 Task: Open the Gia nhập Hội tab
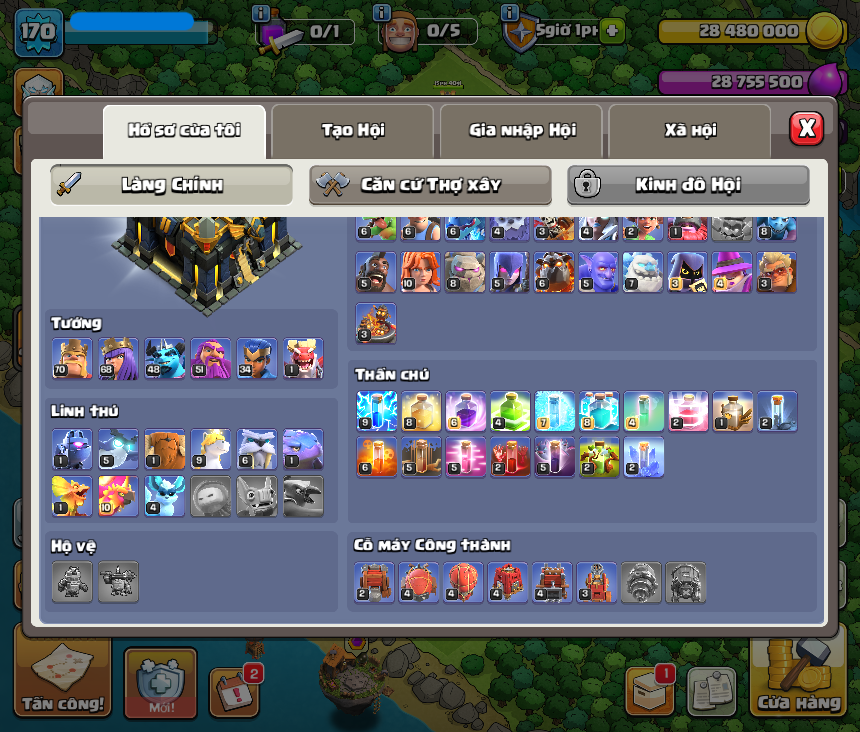point(521,130)
